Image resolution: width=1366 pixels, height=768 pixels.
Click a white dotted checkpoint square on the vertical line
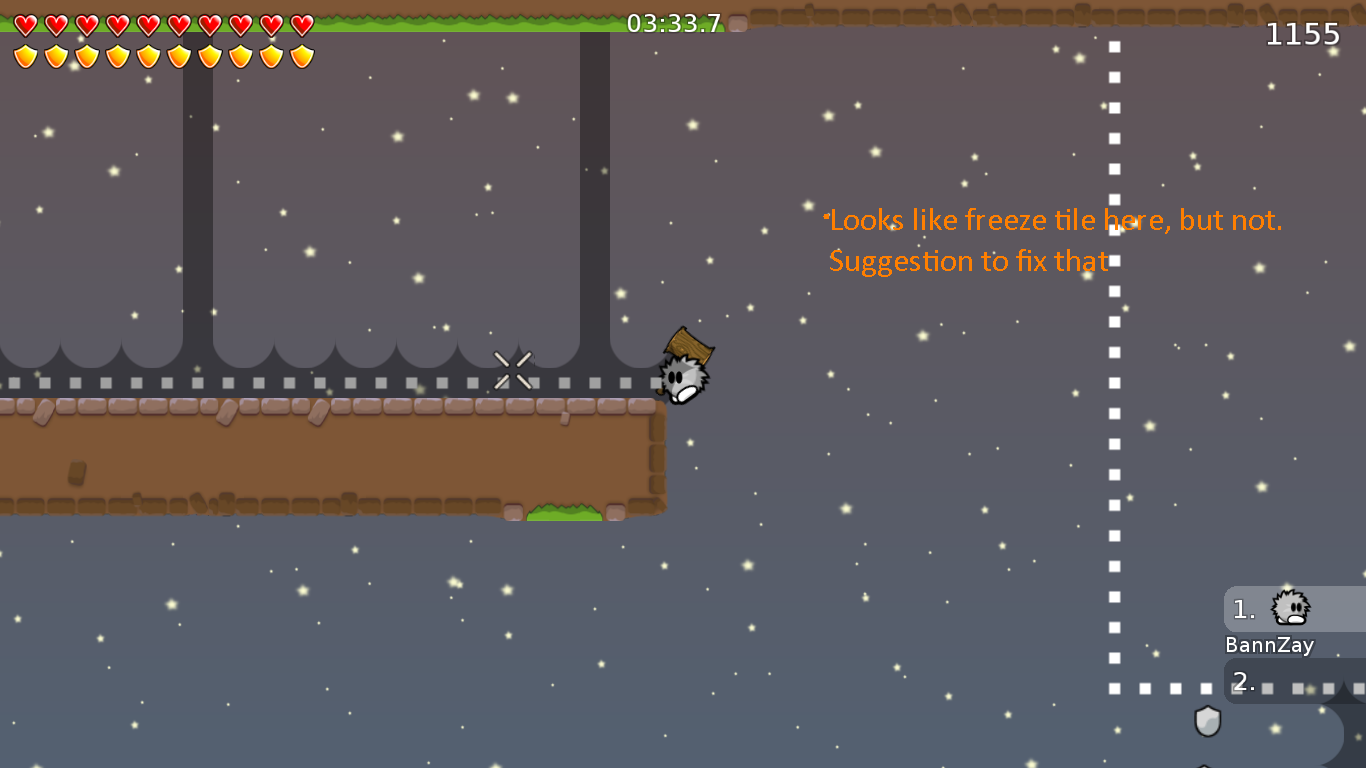pos(1113,322)
